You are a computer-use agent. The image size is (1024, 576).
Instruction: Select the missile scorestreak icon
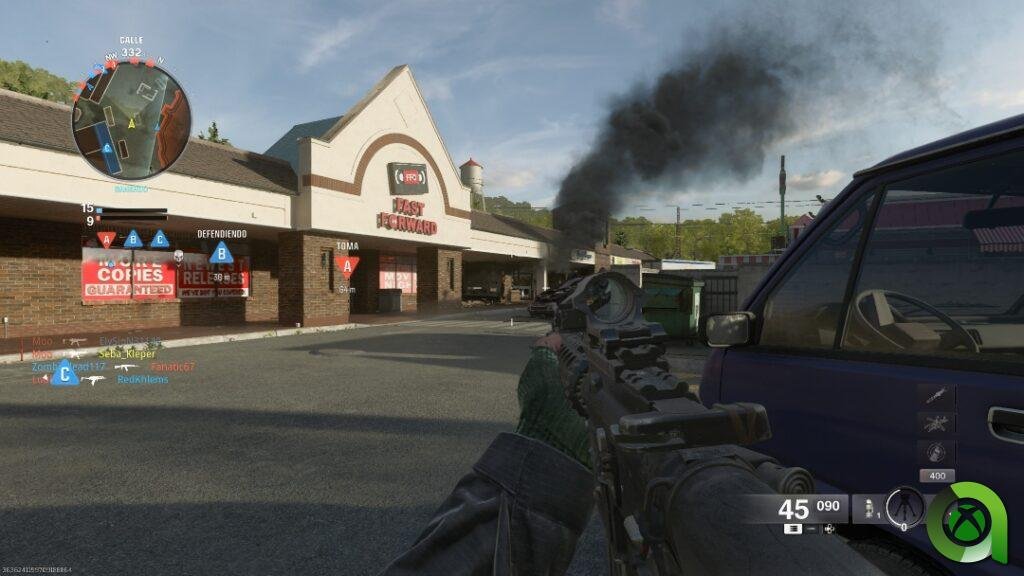936,396
